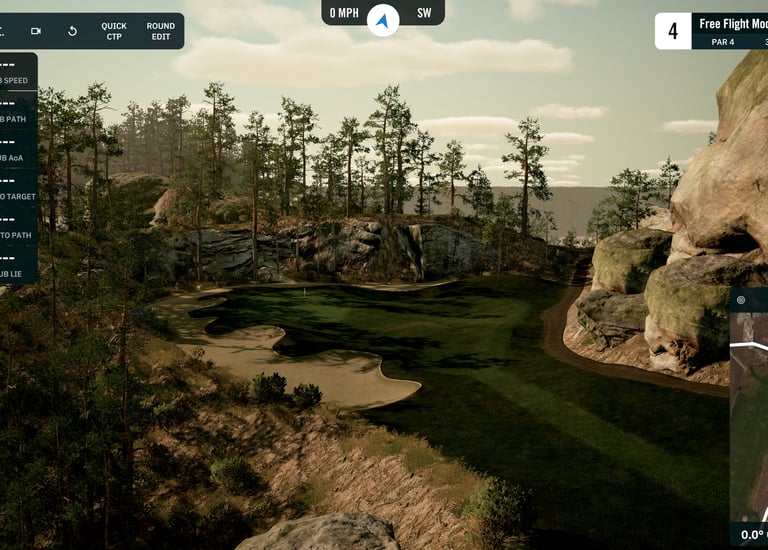The height and width of the screenshot is (550, 768).
Task: Click the wind direction compass arrow
Action: click(x=383, y=20)
